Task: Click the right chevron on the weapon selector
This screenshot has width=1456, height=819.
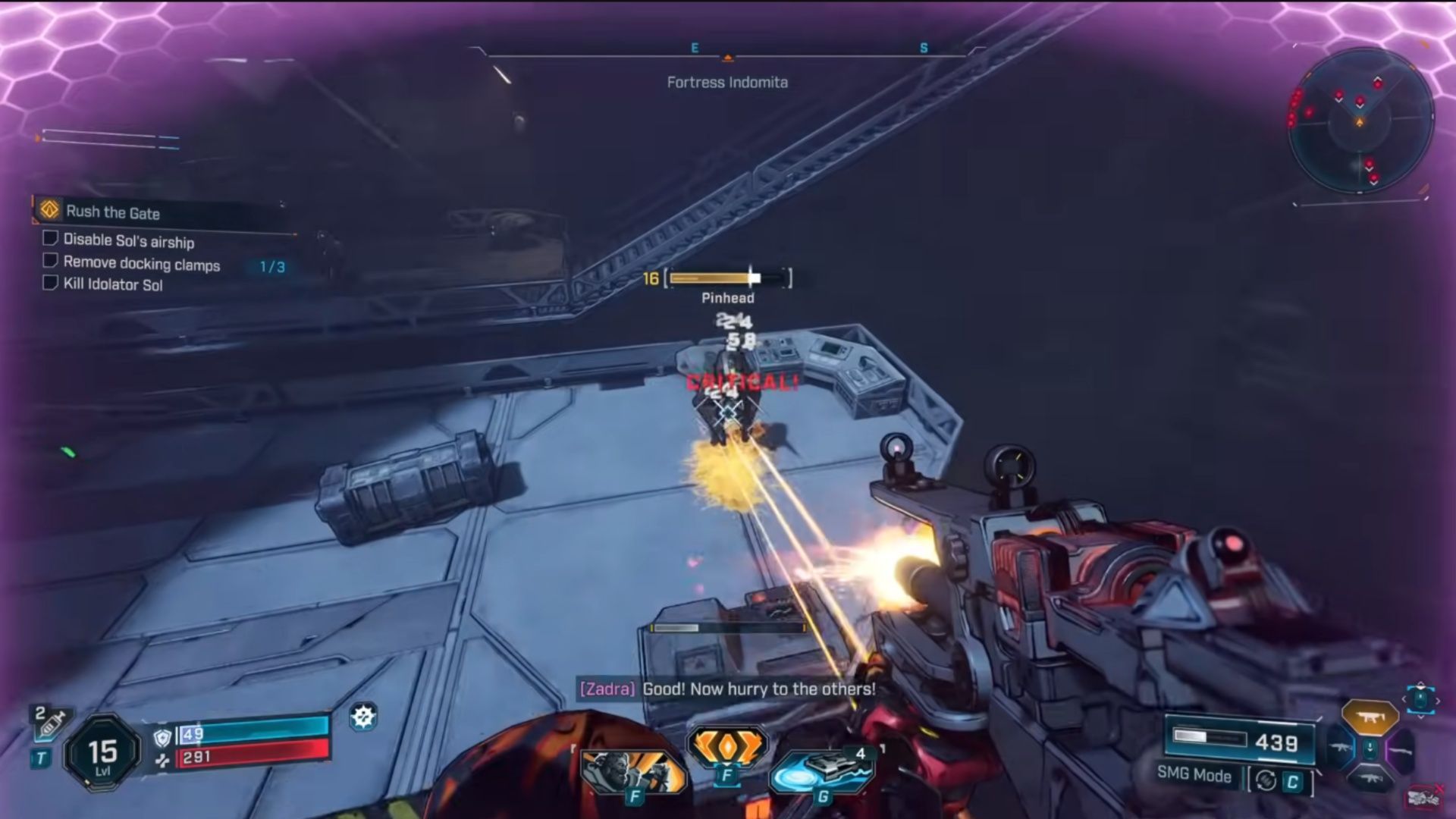Action: (x=1437, y=700)
